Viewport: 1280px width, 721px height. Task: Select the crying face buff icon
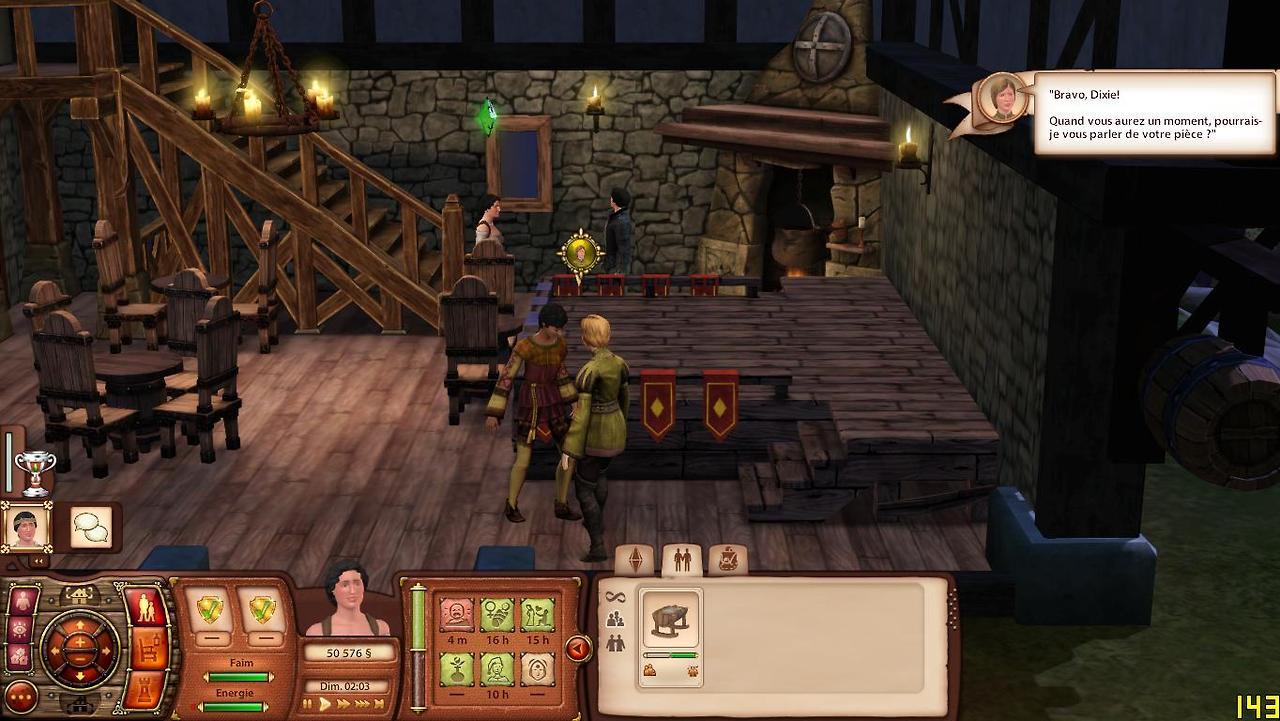[457, 616]
